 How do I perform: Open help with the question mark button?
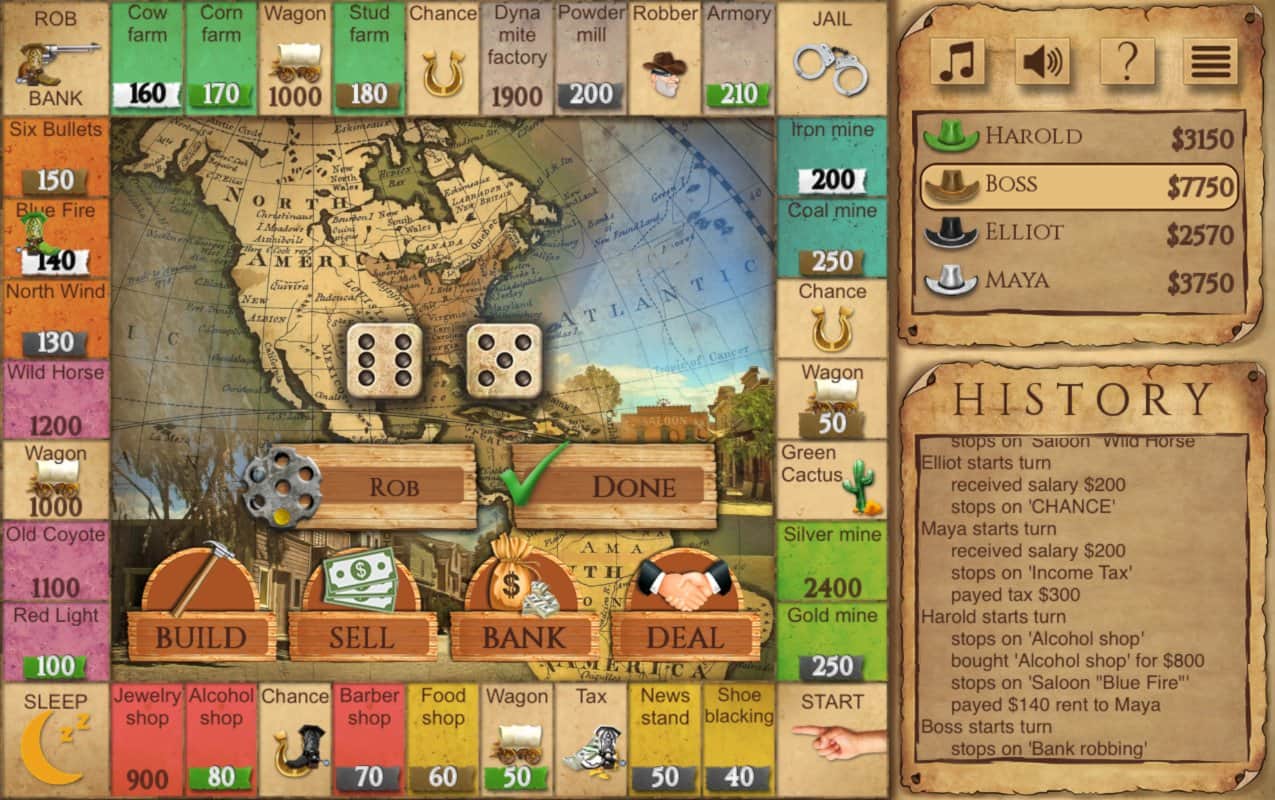[x=1127, y=62]
